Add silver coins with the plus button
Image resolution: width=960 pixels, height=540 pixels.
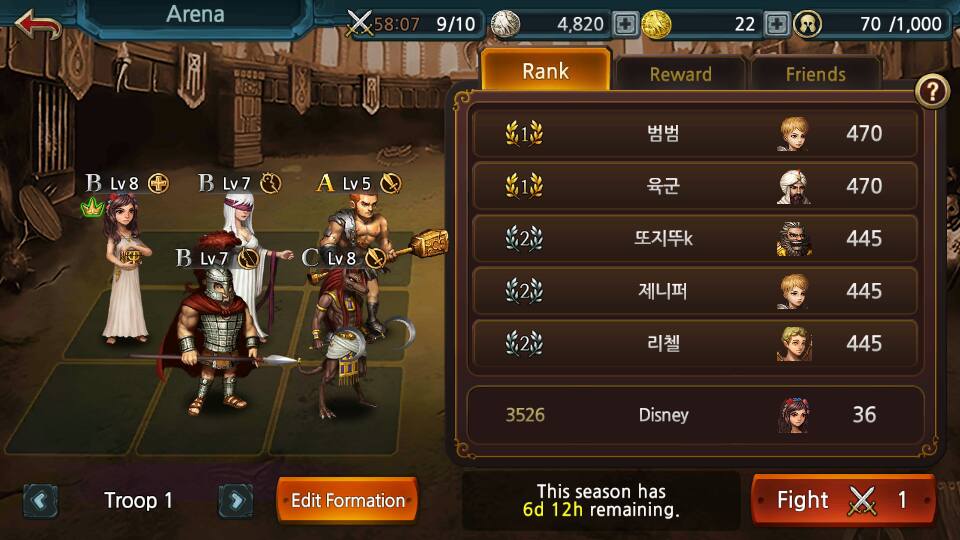(626, 24)
